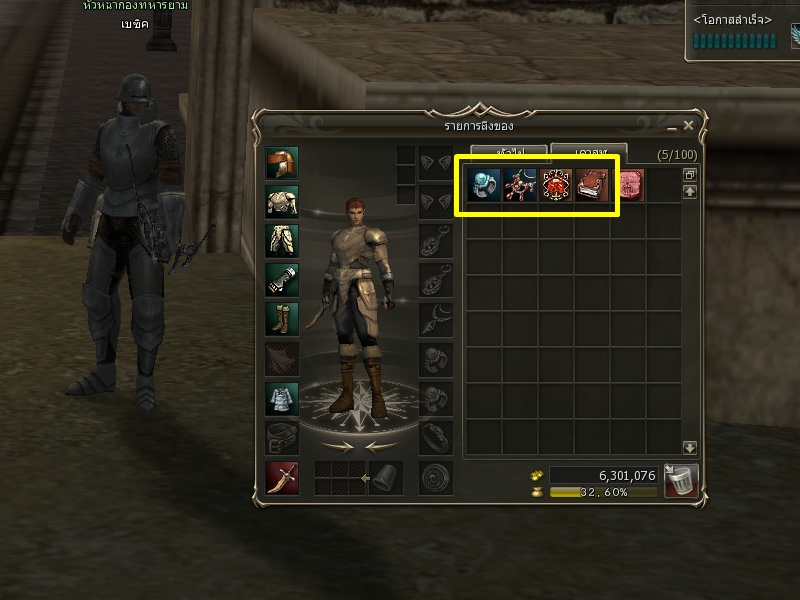Select the equipped gauntlets slot
800x600 pixels.
coord(281,279)
